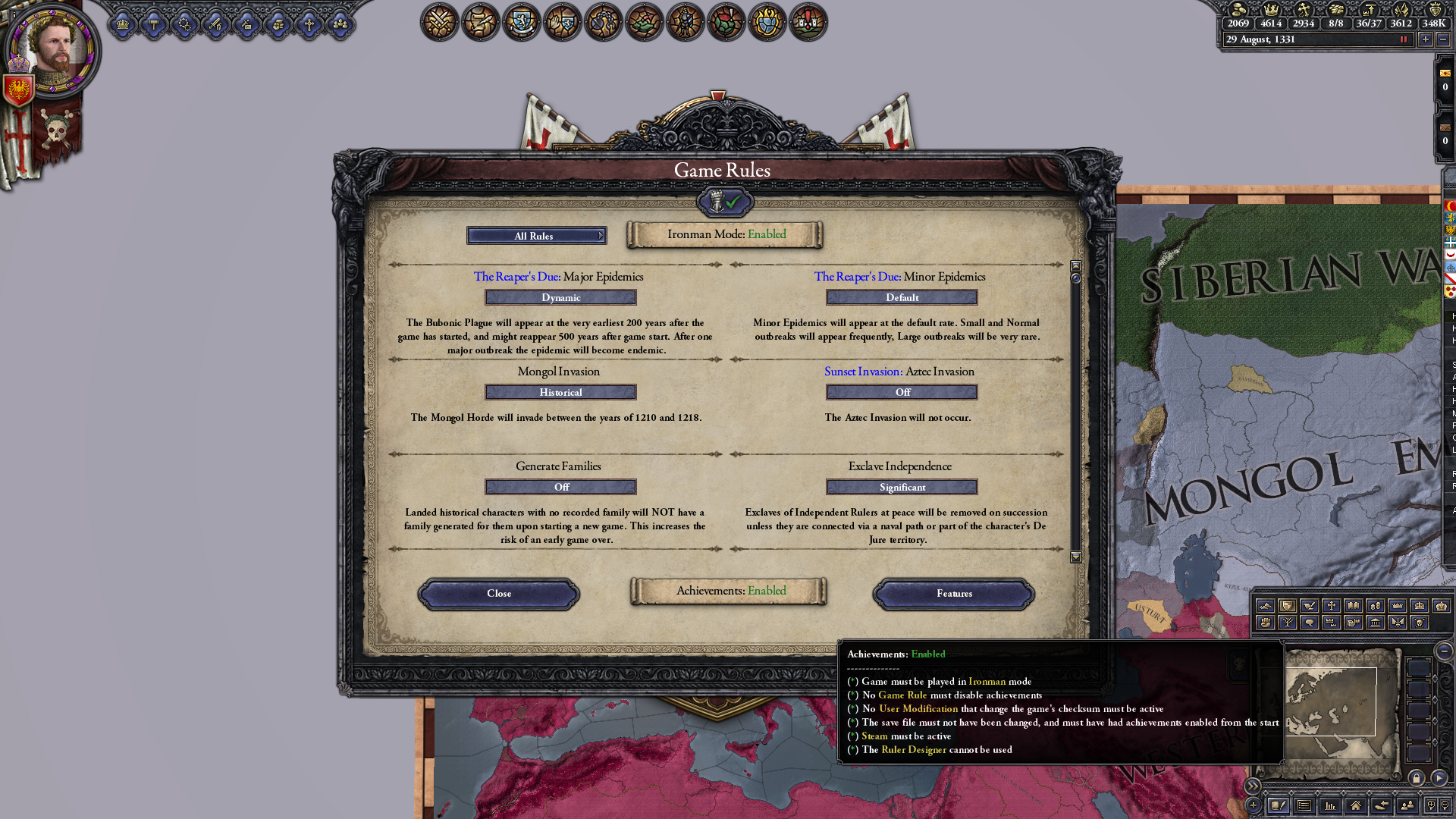
Task: Select the terrain map mode icon
Action: point(1266,606)
